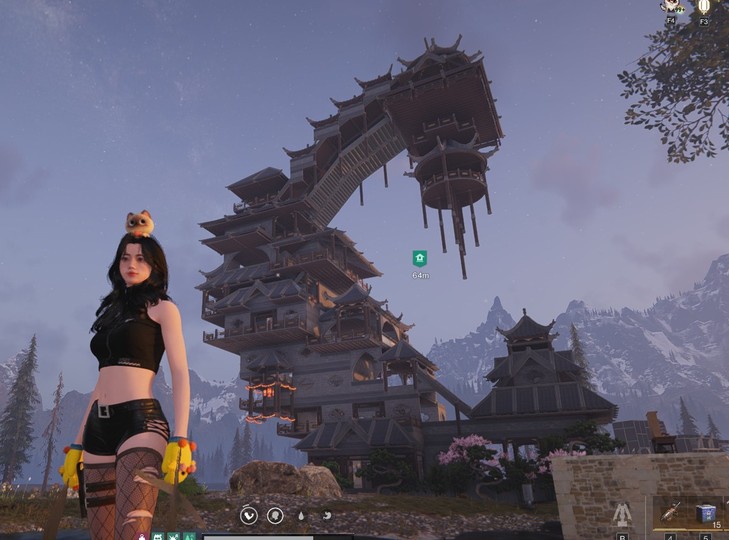Click the build mode tower icon

622,515
